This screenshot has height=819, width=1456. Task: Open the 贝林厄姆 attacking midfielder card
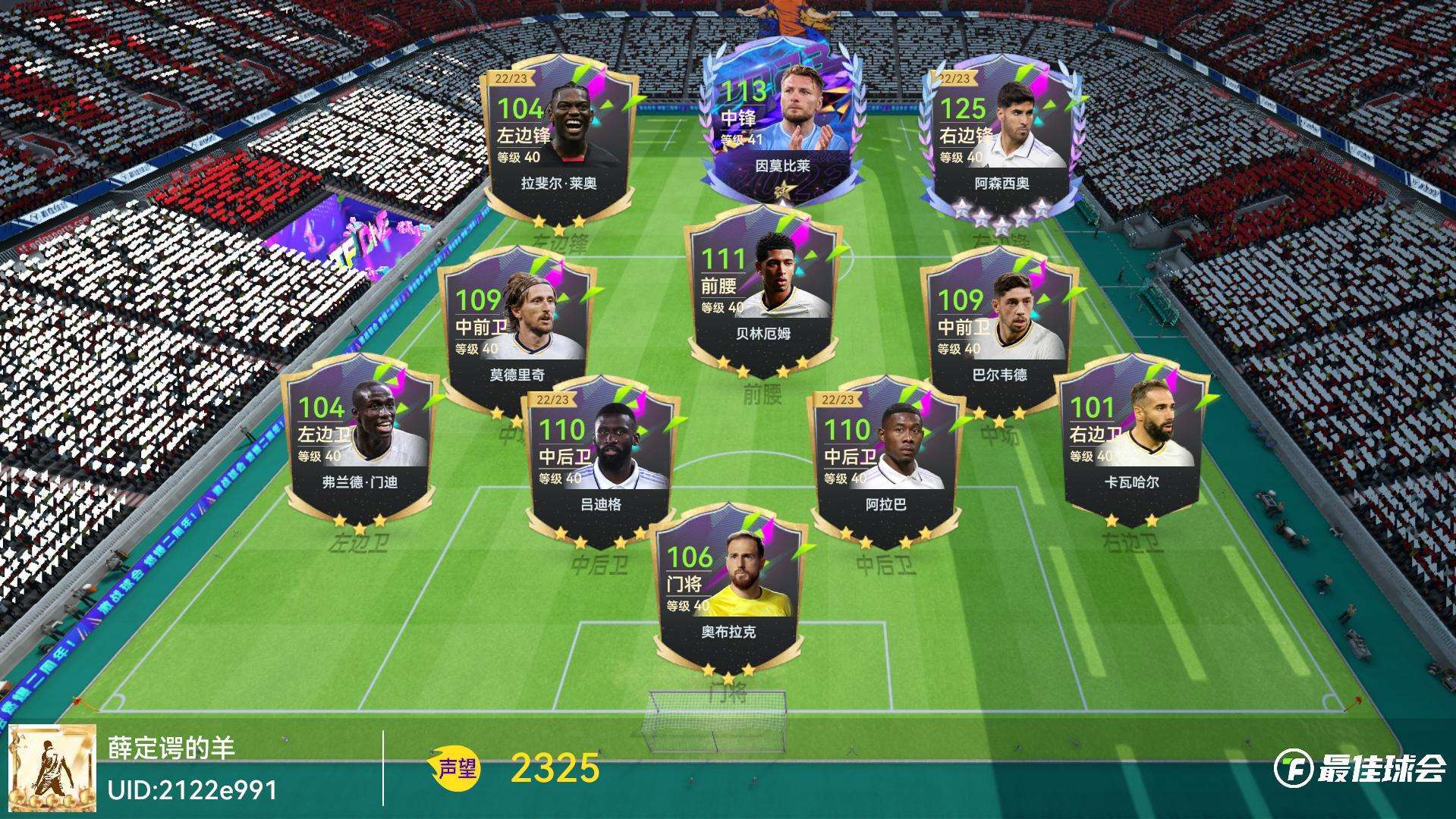coord(763,292)
